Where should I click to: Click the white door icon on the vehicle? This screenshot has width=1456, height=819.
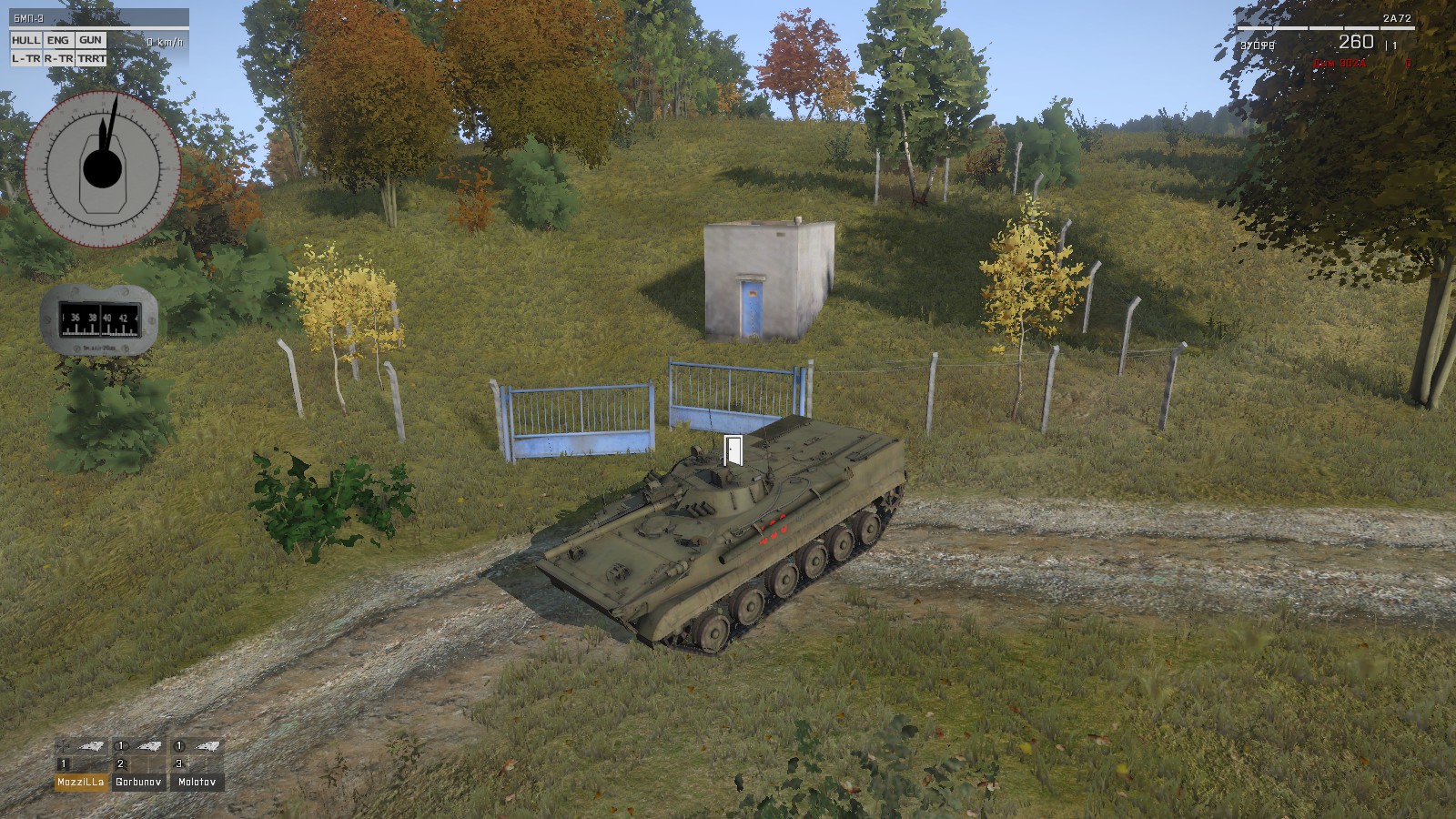[x=733, y=450]
